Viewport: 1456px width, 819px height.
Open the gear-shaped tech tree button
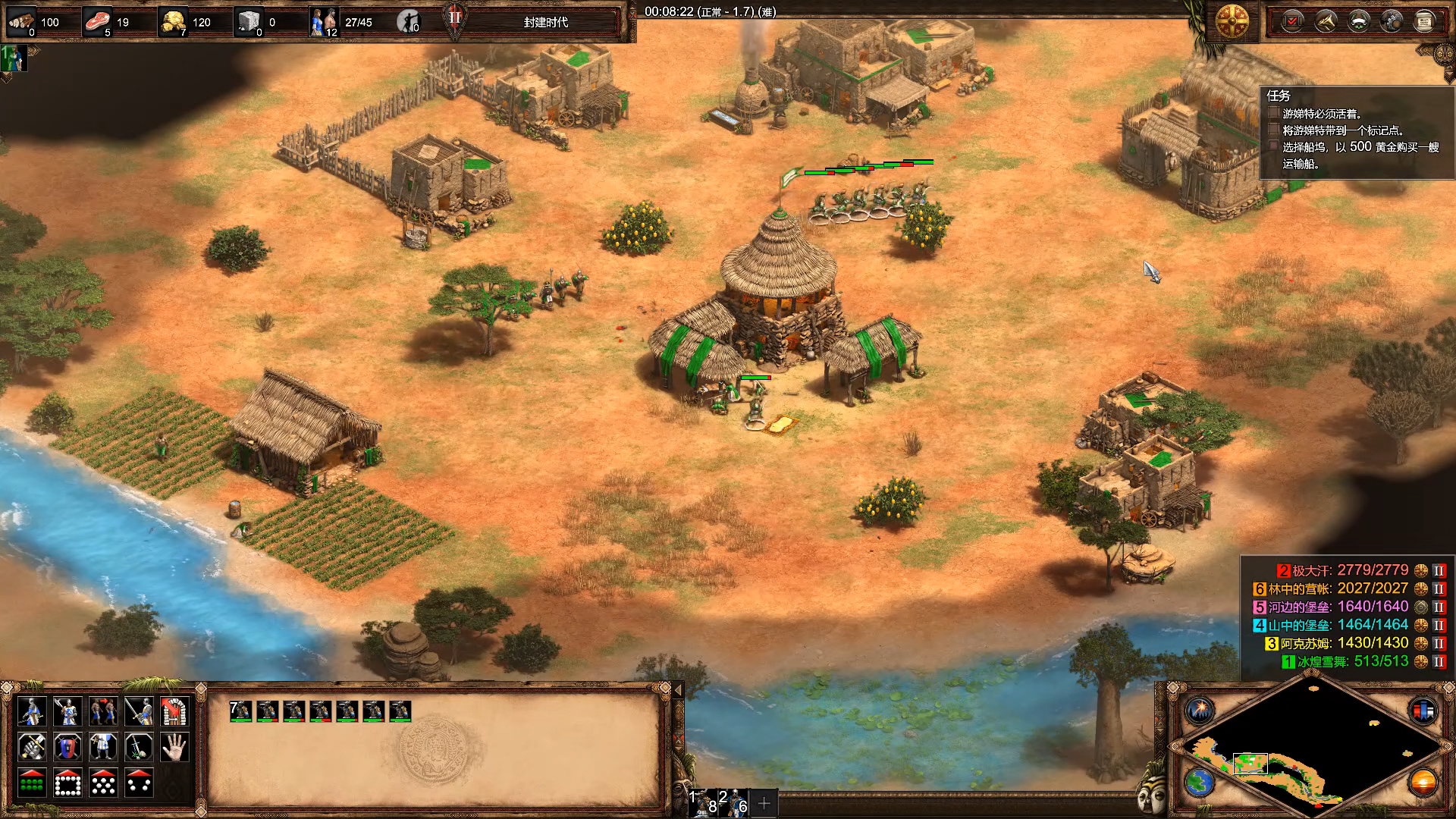tap(1392, 21)
